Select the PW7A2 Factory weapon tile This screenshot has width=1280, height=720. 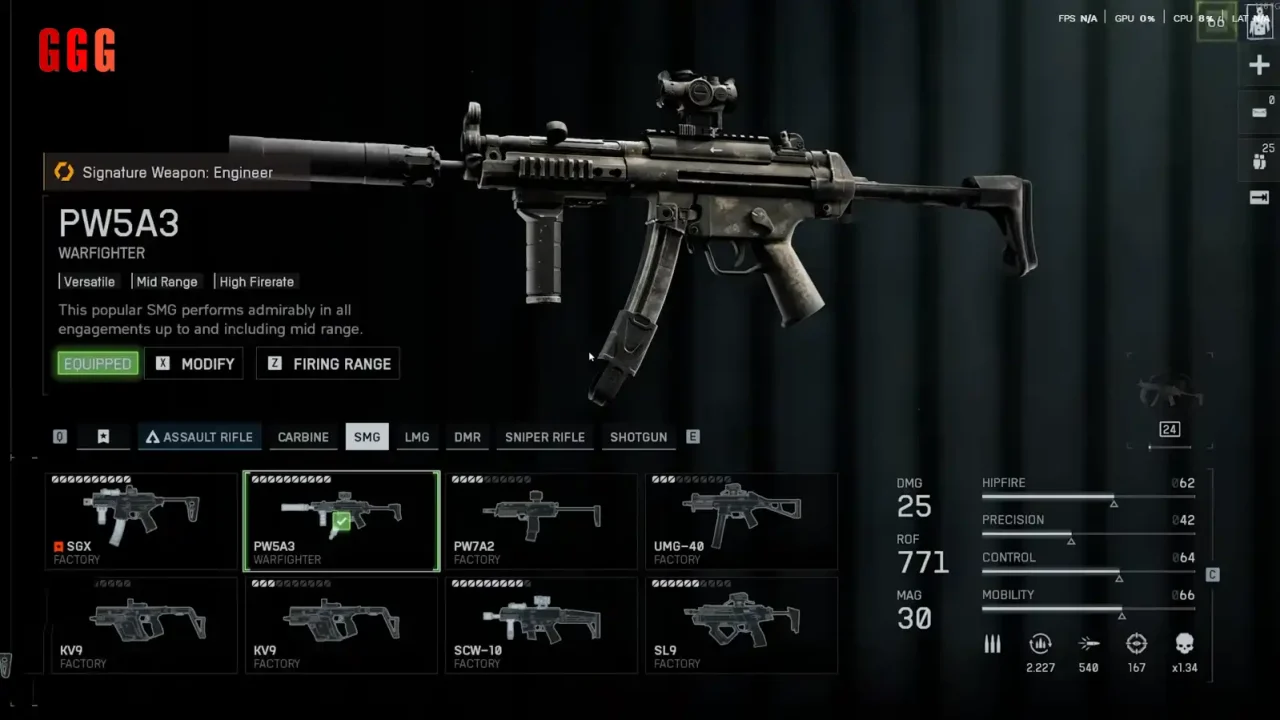541,521
